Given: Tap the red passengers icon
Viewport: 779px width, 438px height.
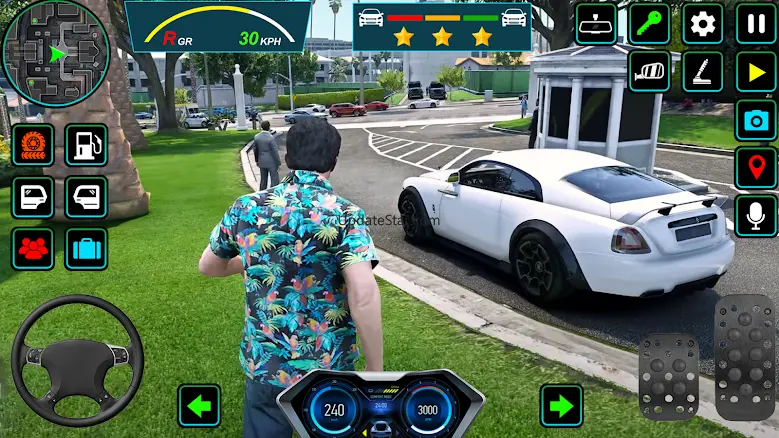Looking at the screenshot, I should coord(33,249).
